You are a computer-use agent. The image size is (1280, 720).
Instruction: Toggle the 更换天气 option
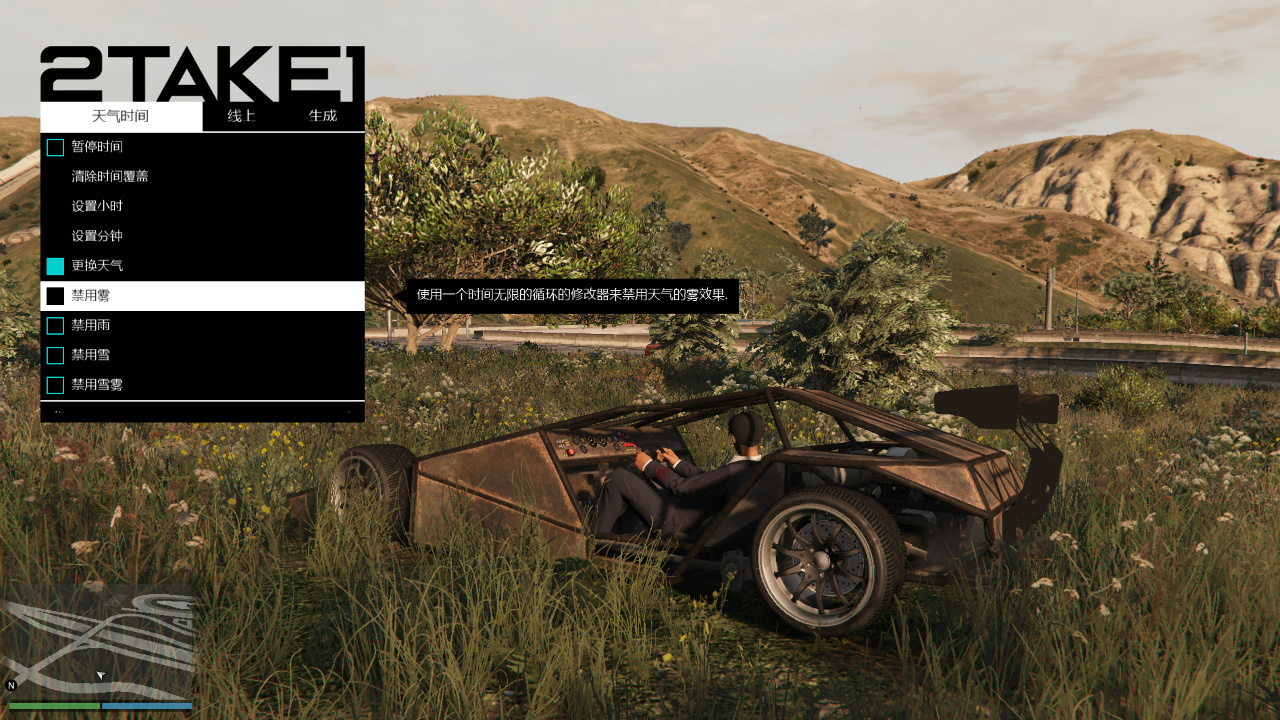(55, 266)
